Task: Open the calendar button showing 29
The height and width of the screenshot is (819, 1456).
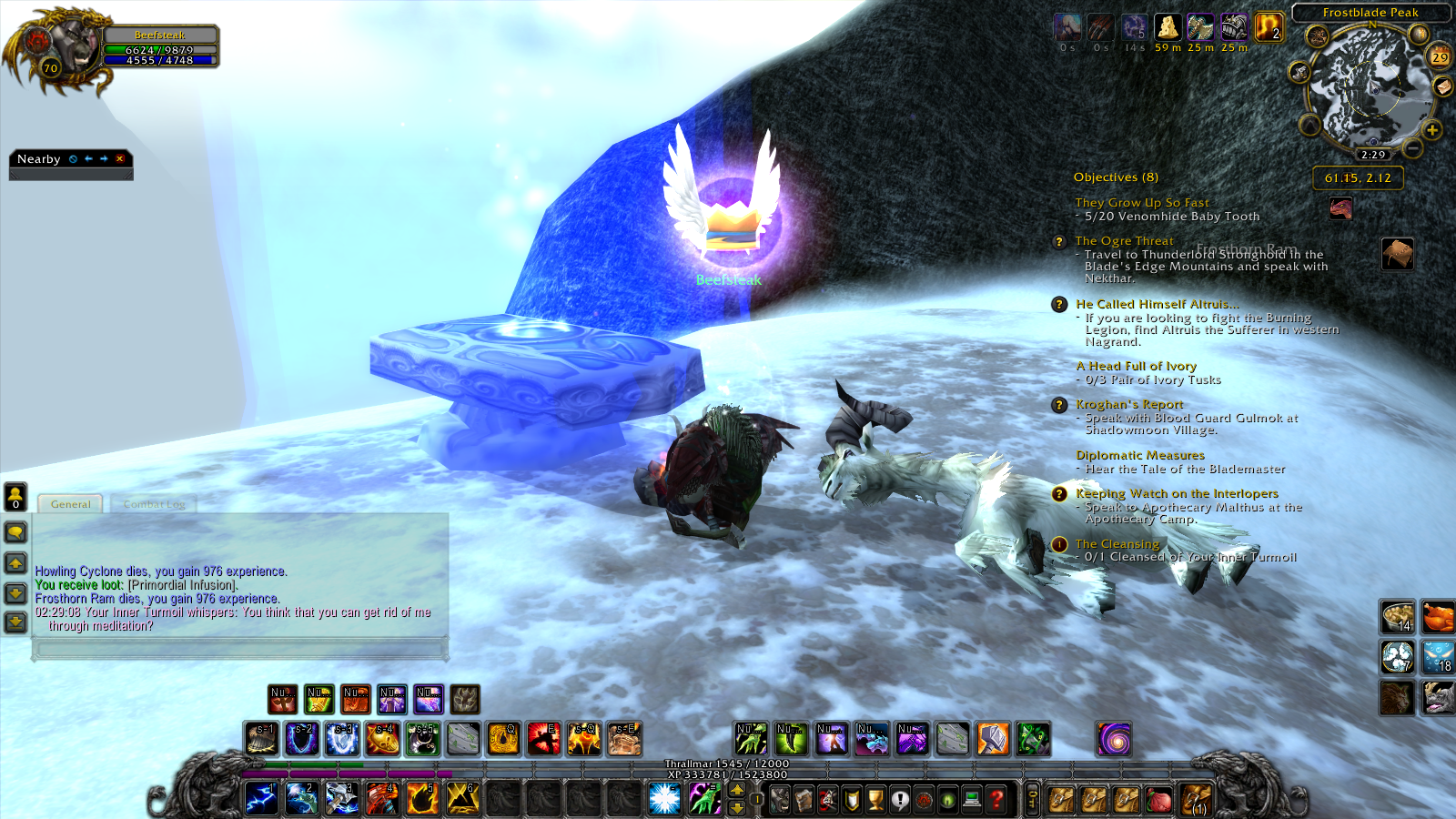Action: tap(1440, 56)
